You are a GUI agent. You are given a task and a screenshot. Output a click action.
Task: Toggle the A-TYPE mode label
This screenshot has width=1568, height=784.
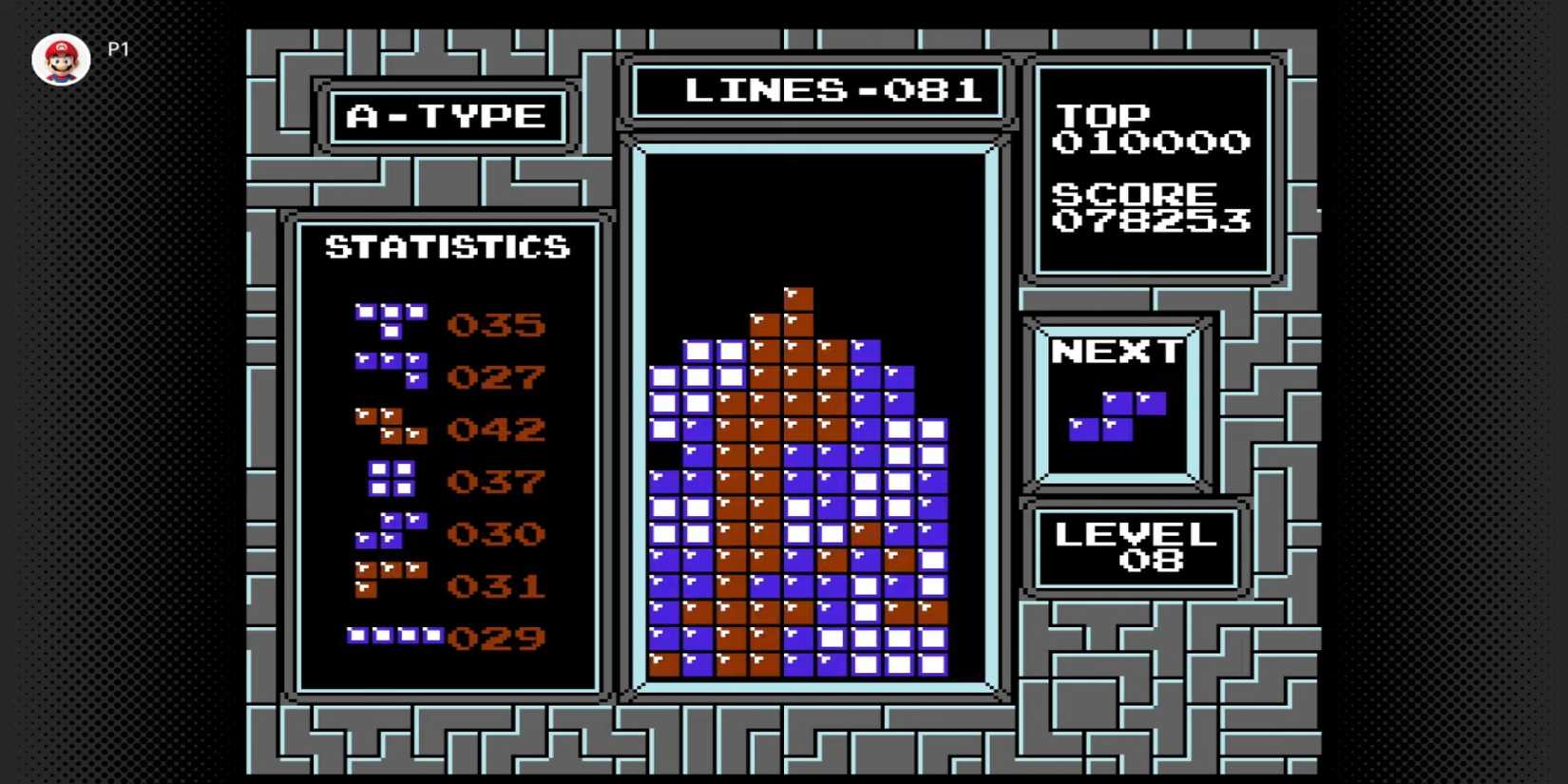point(447,116)
